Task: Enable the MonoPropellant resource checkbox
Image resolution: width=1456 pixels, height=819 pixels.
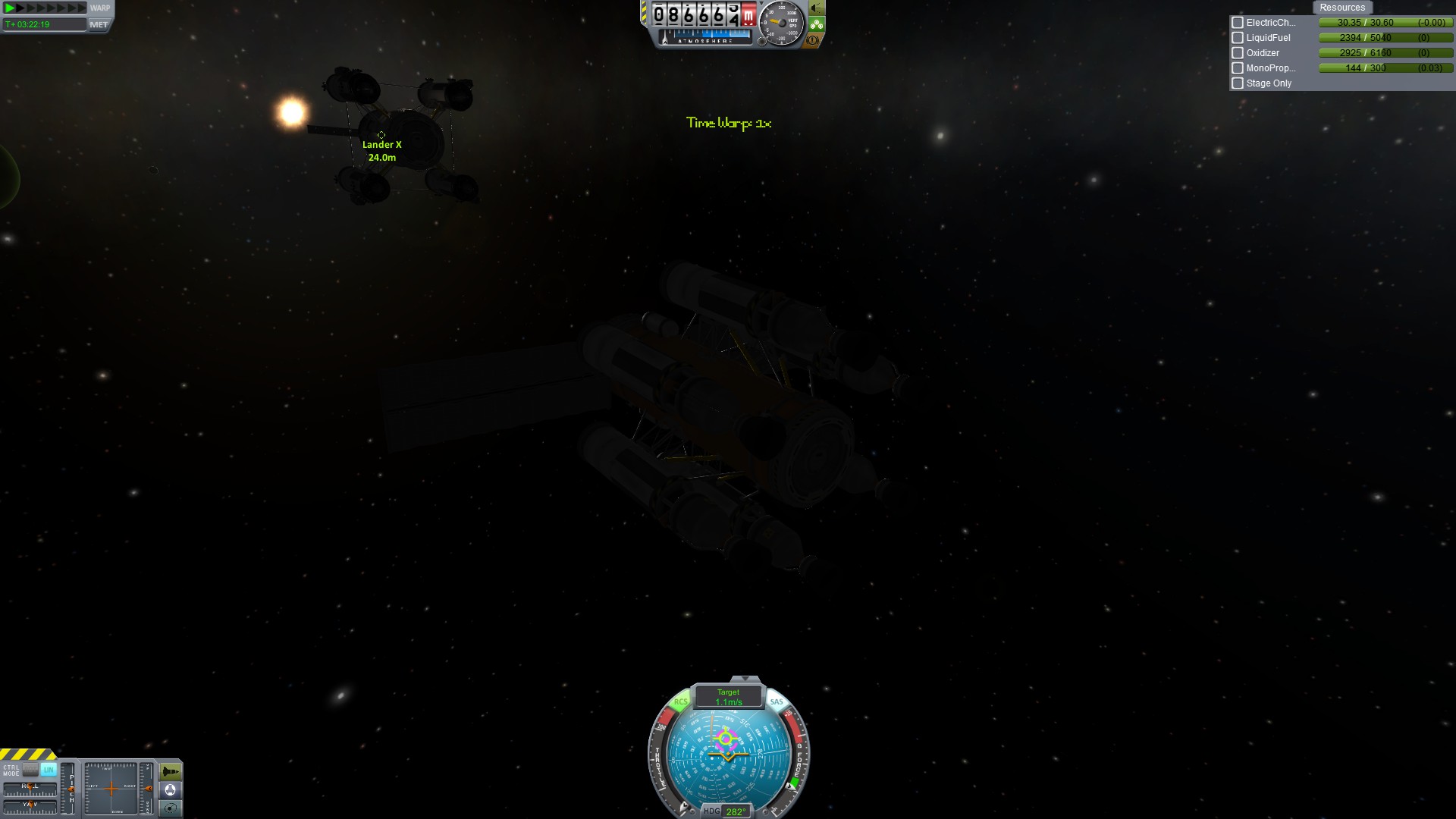Action: 1238,68
